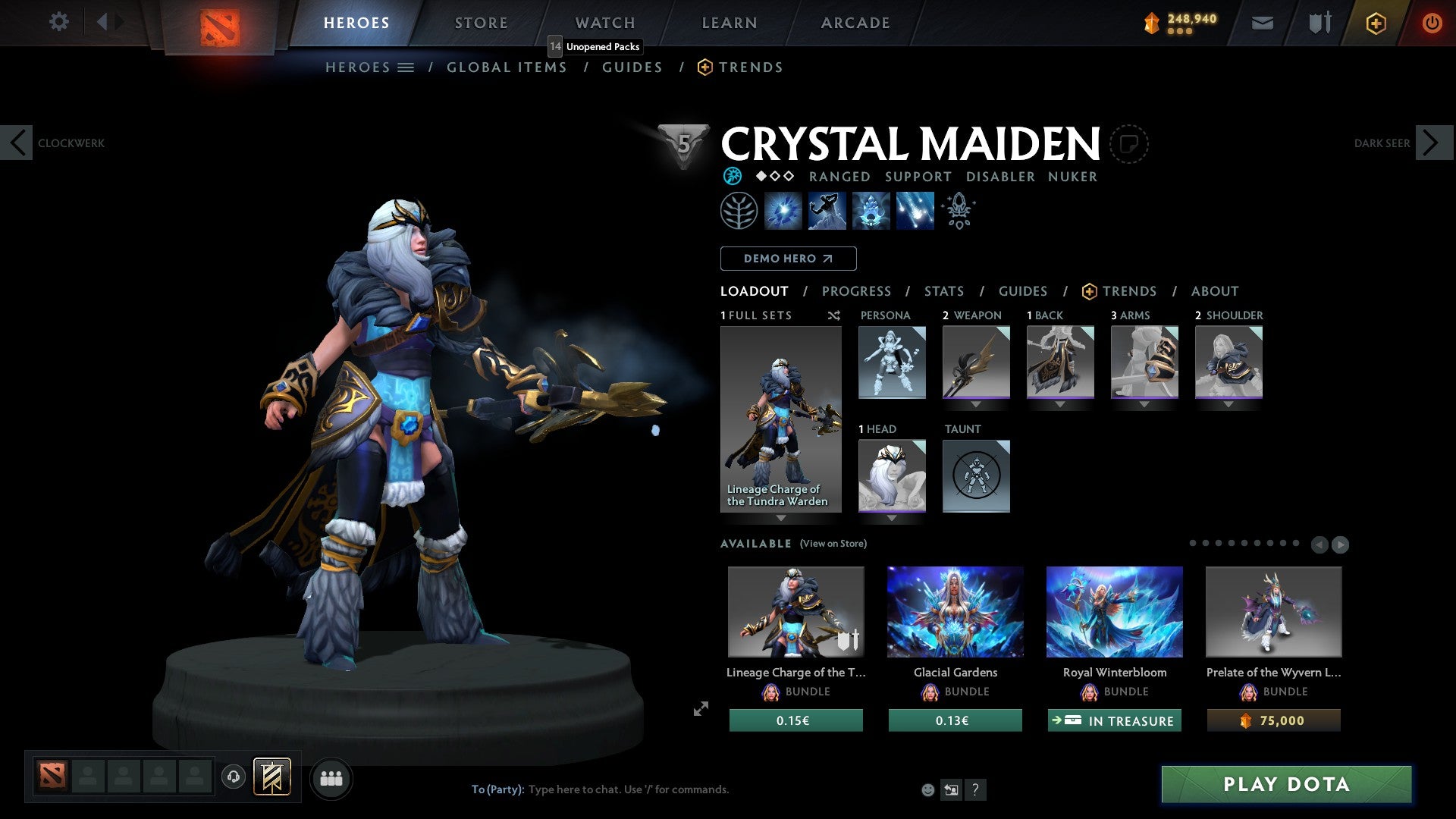This screenshot has width=1456, height=819.
Task: Click the settings gear icon
Action: [x=59, y=22]
